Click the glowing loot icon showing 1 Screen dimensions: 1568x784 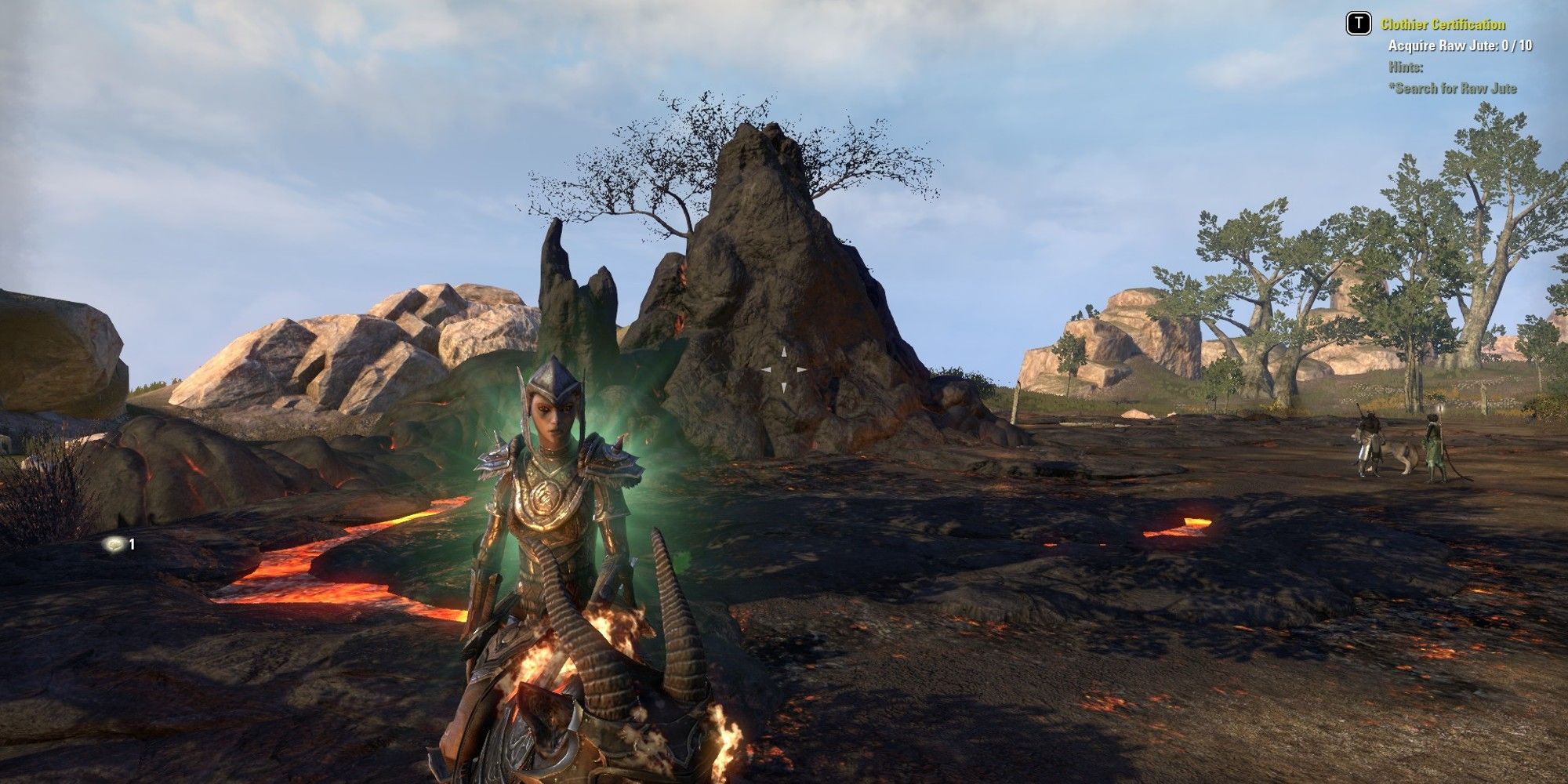(116, 545)
